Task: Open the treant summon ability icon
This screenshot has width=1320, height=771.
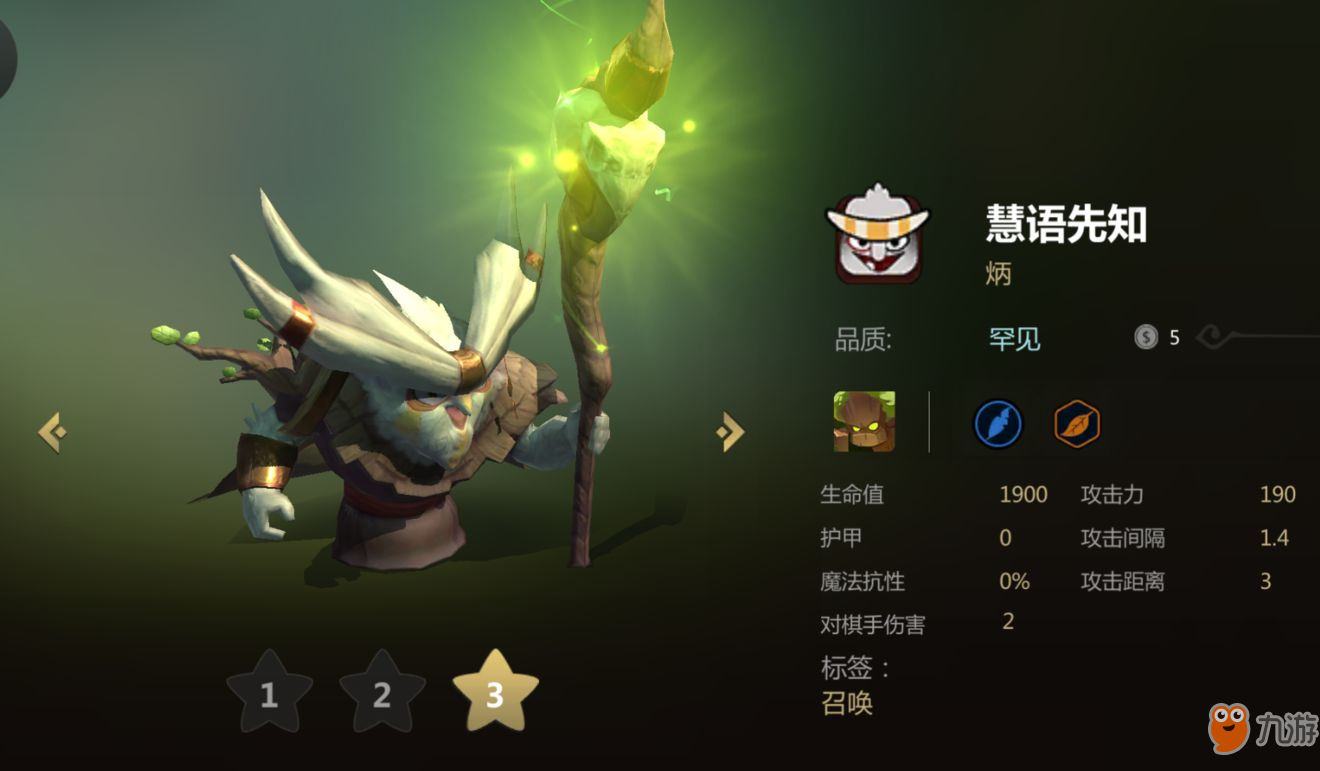Action: [864, 421]
